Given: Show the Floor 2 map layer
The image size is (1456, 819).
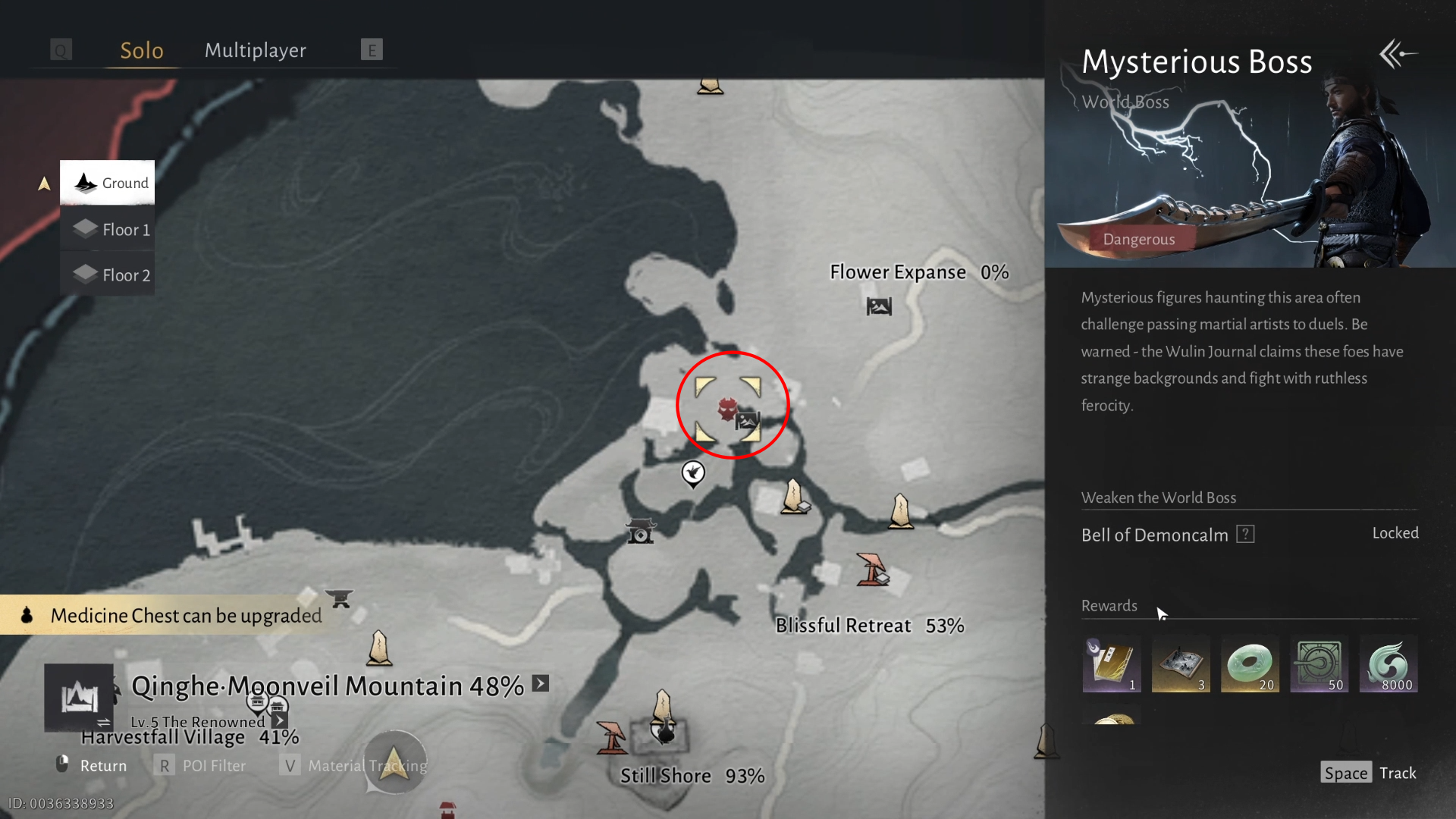Looking at the screenshot, I should pyautogui.click(x=108, y=275).
